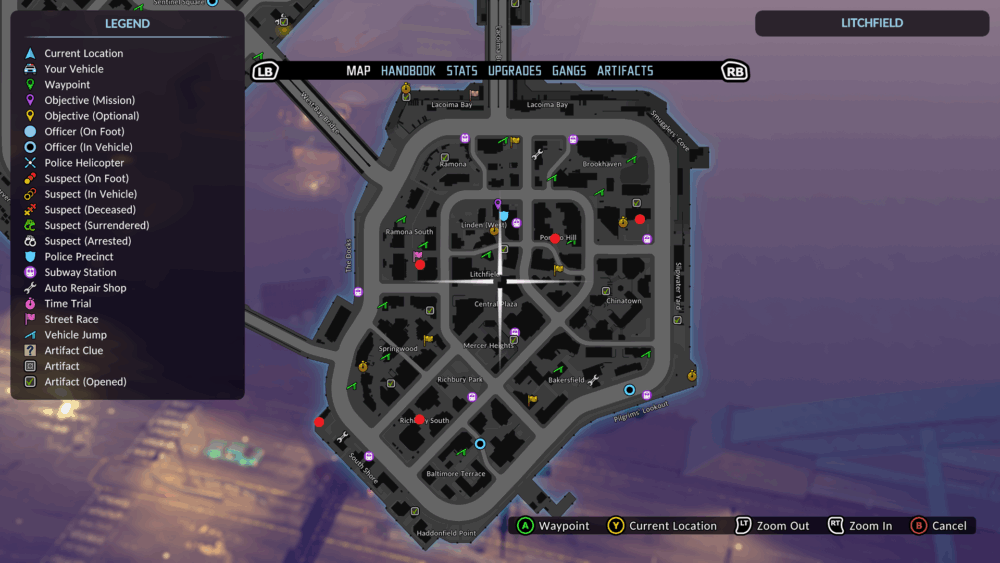Select the Map tab
Viewport: 1000px width, 563px height.
click(358, 71)
